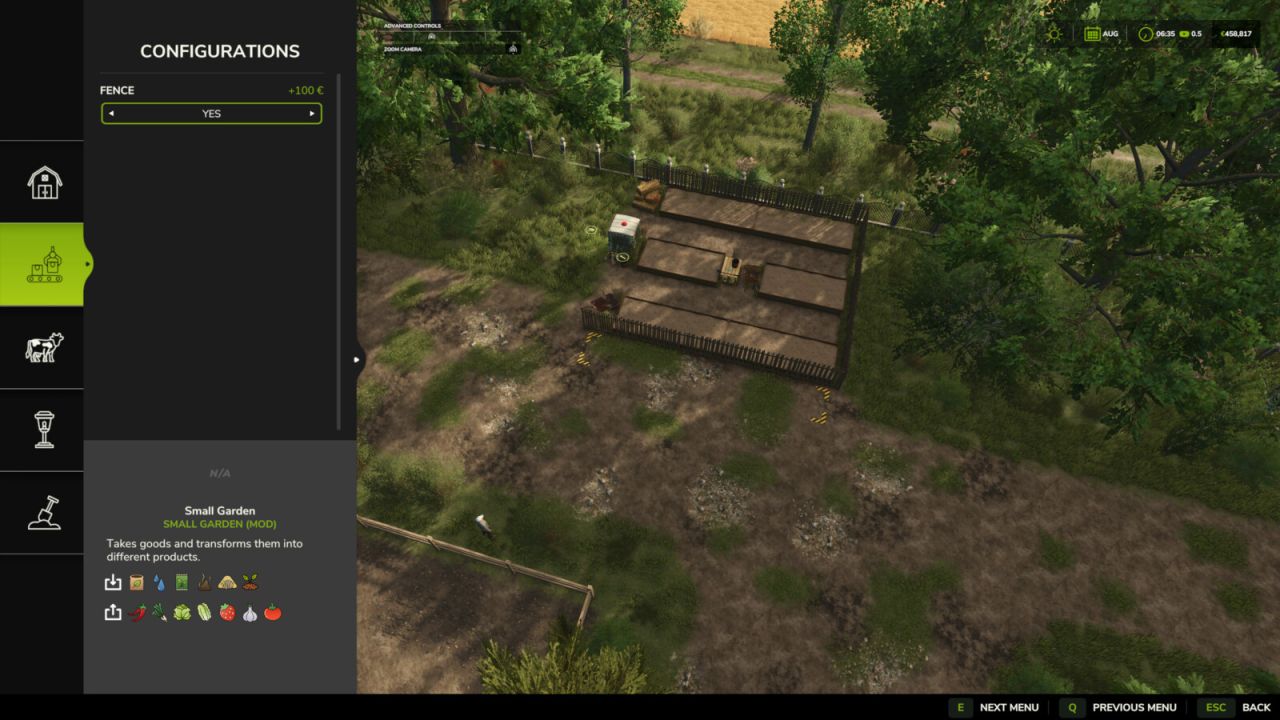1280x720 pixels.
Task: Click the weather sun icon in HUD
Action: (1053, 33)
